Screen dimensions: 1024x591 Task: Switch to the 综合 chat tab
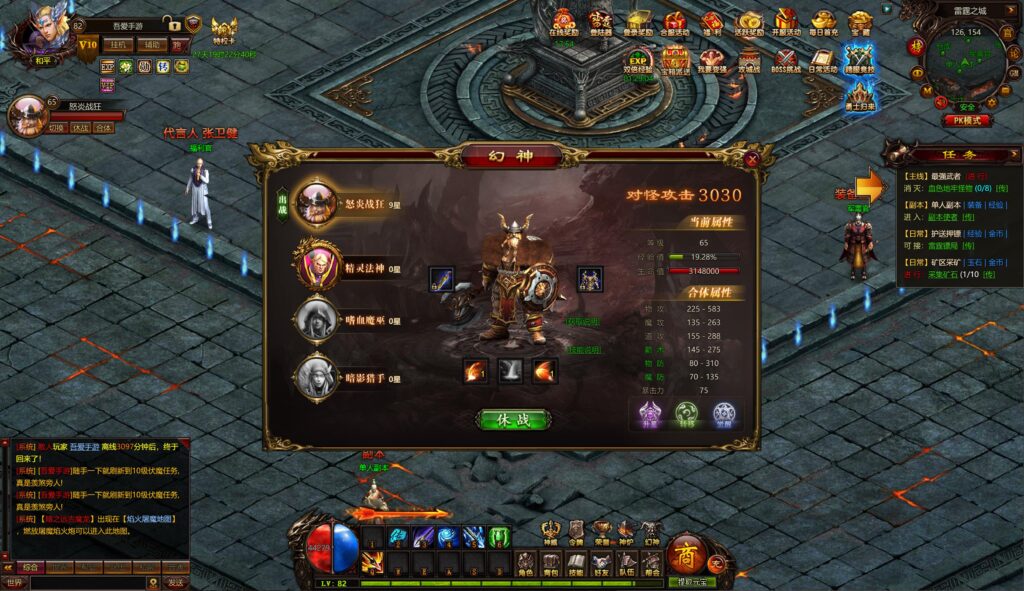31,567
